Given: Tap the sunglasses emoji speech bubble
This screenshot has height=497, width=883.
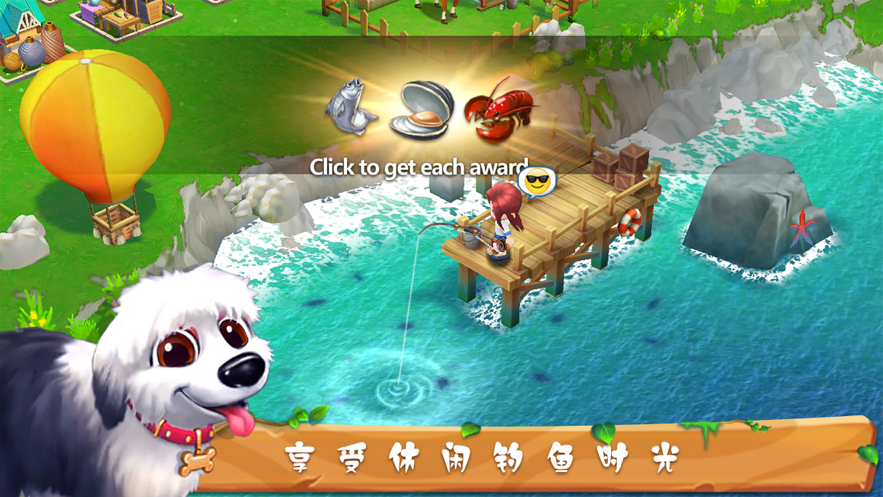Looking at the screenshot, I should [x=537, y=182].
